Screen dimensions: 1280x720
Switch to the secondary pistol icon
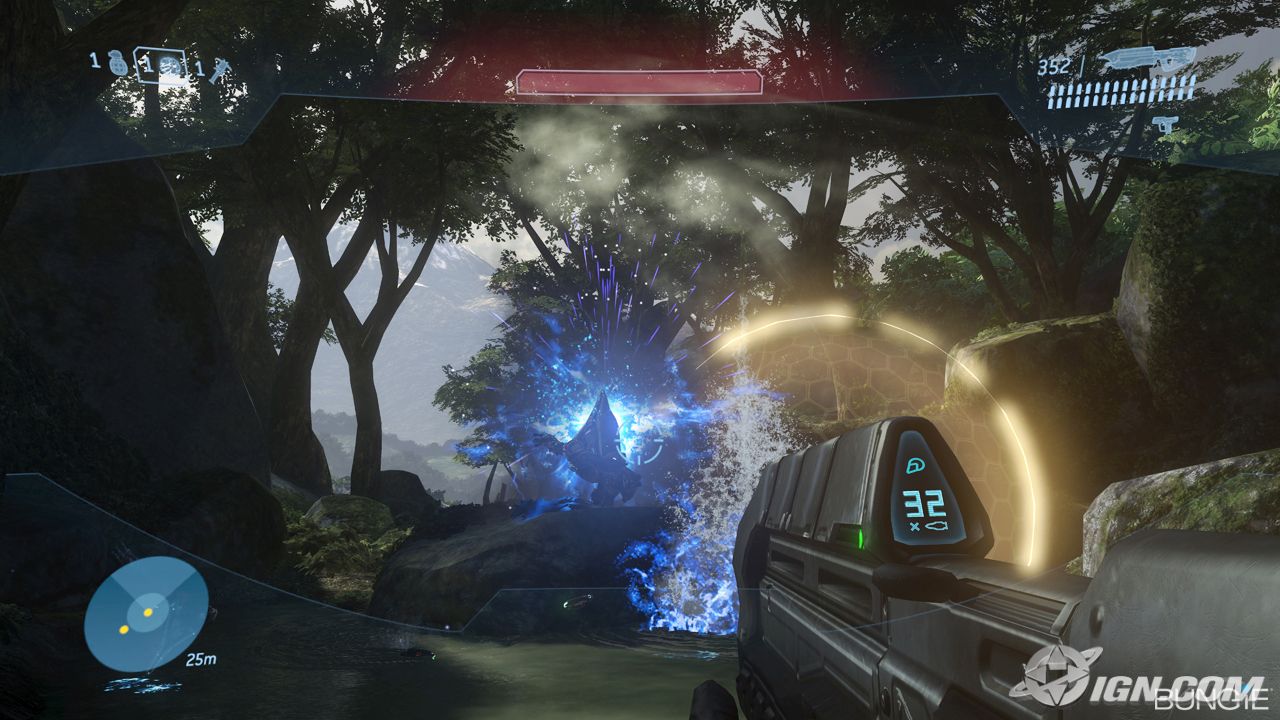1163,123
